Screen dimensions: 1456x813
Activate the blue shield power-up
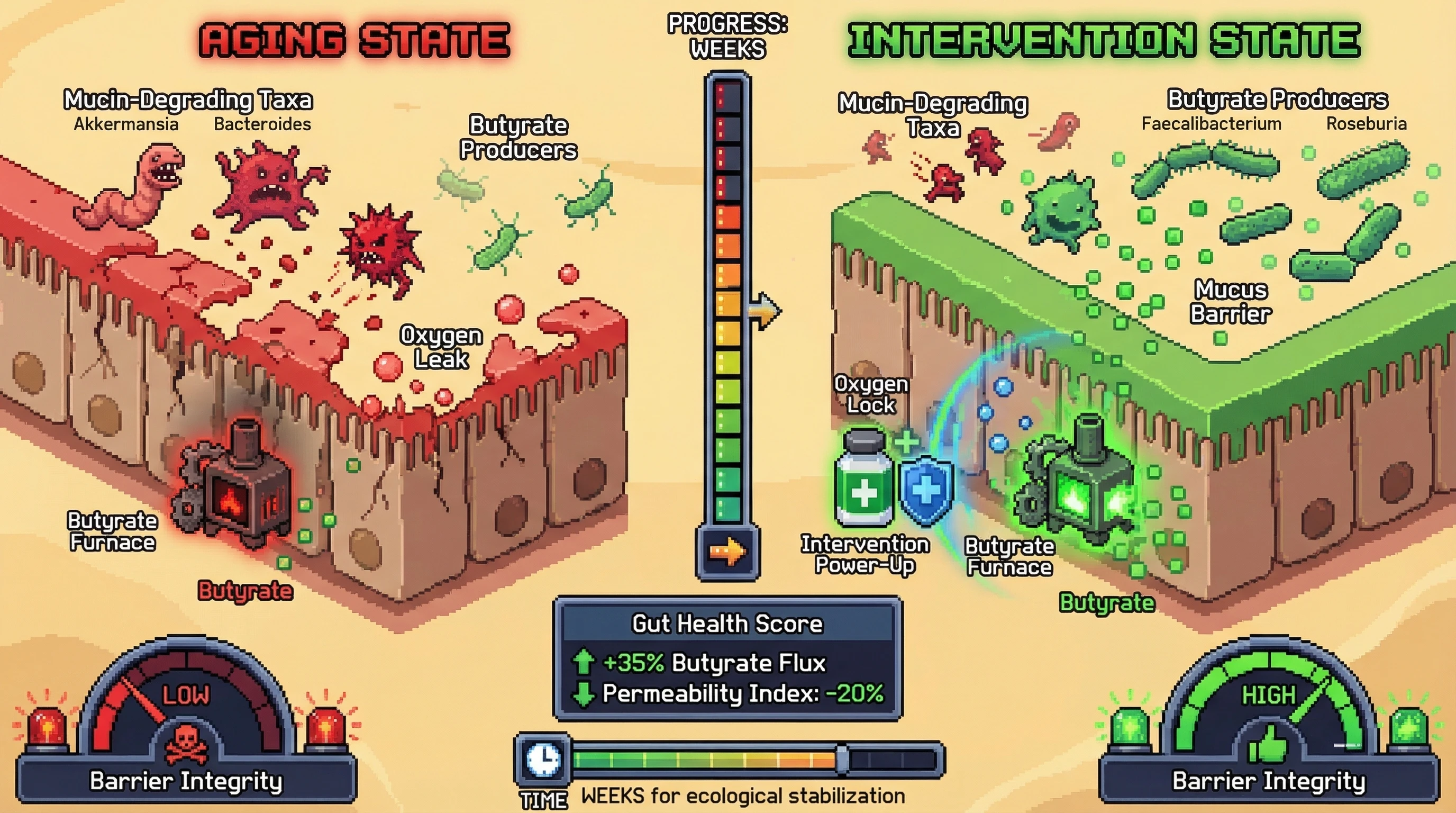pos(925,490)
